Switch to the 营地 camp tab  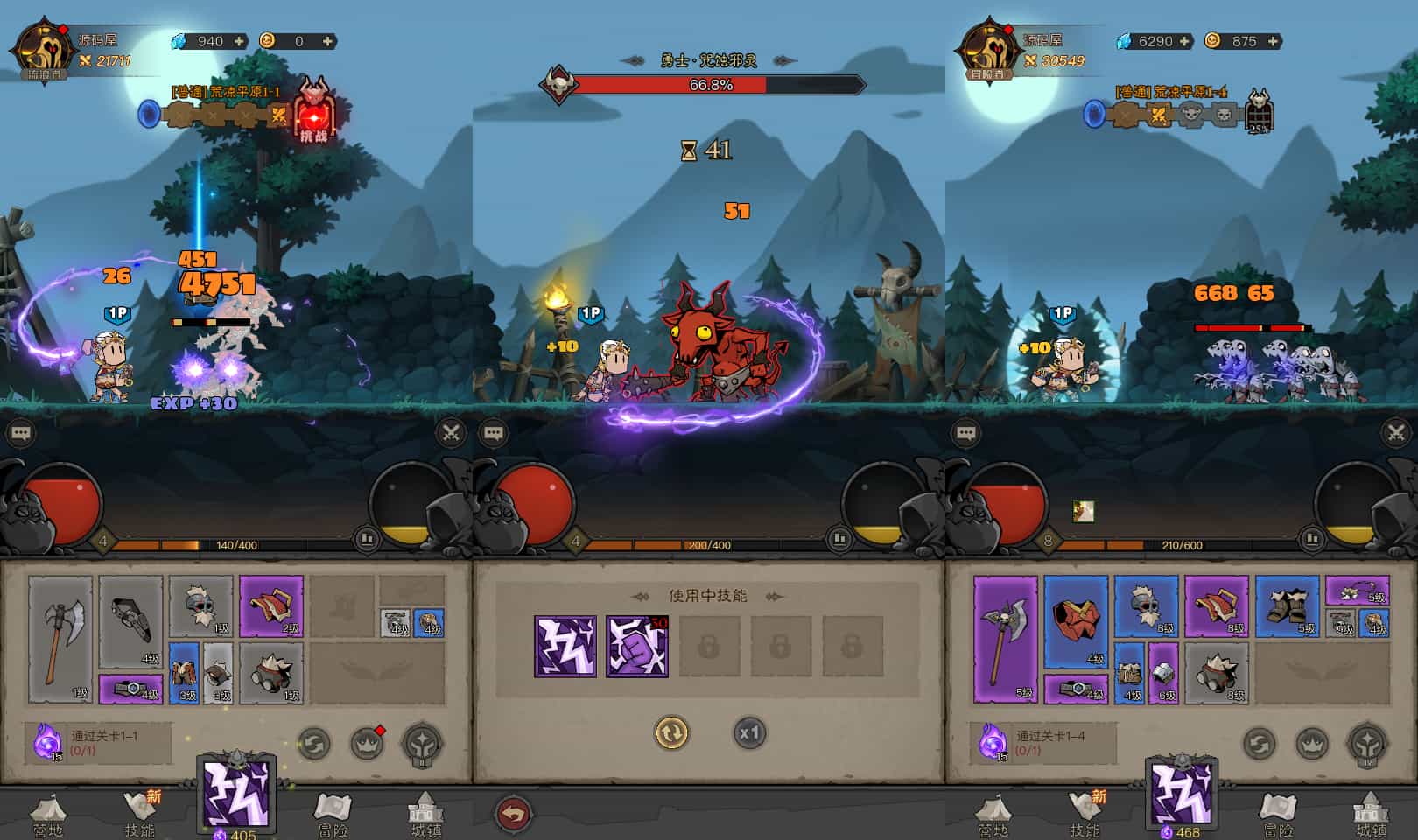point(50,812)
